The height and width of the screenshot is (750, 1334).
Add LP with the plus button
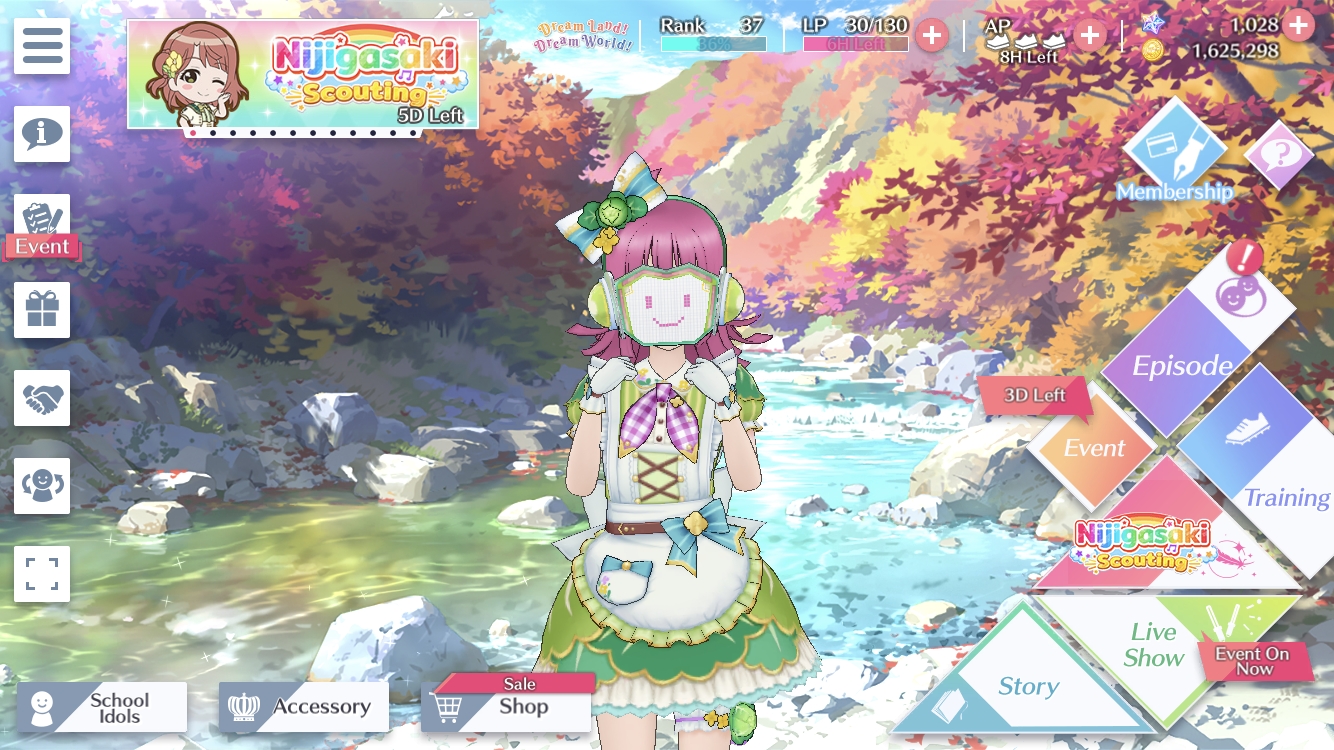click(x=932, y=36)
